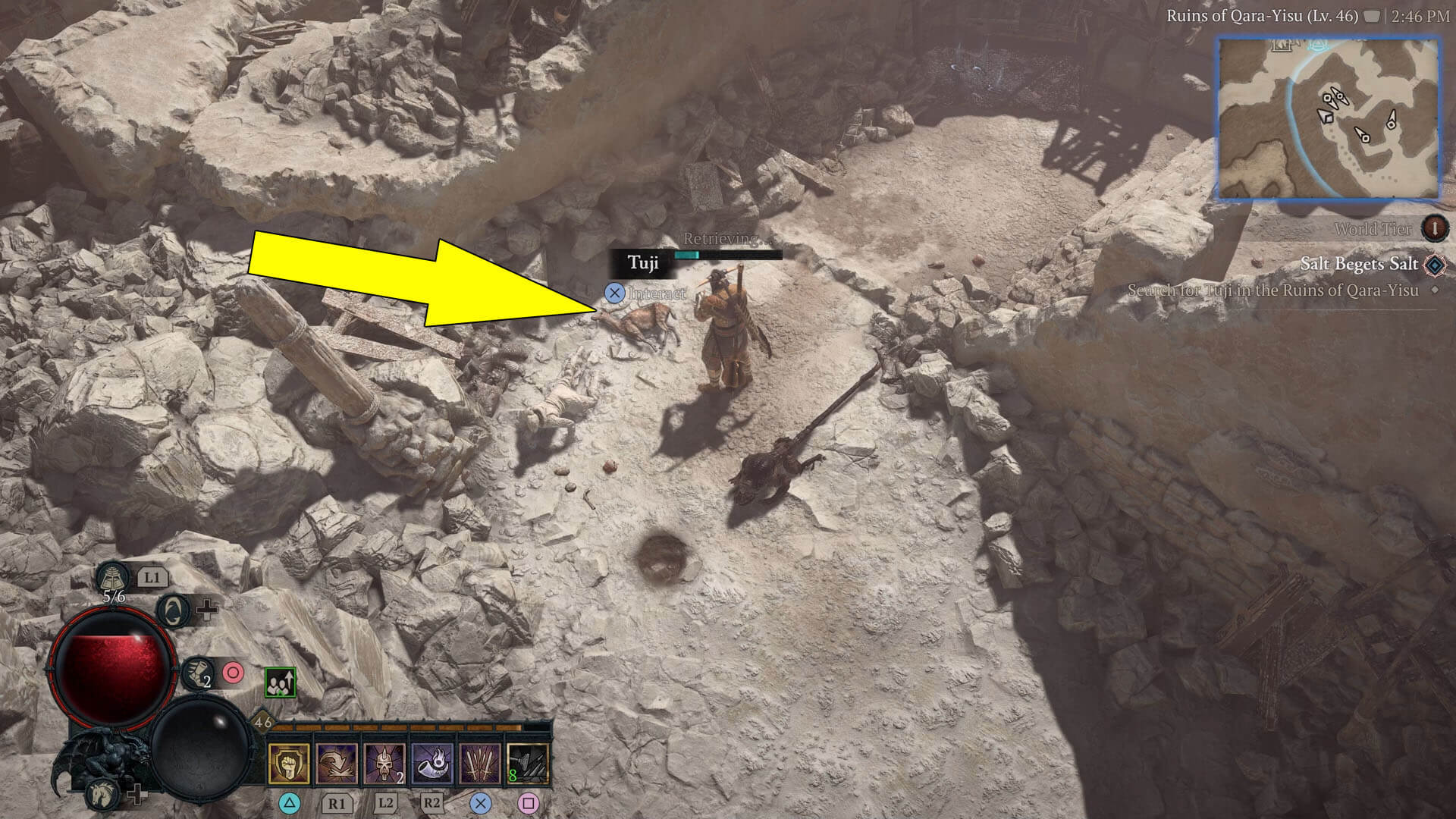Trigger the triple-swords skill on the skill bar
Viewport: 1456px width, 819px height.
[x=481, y=764]
